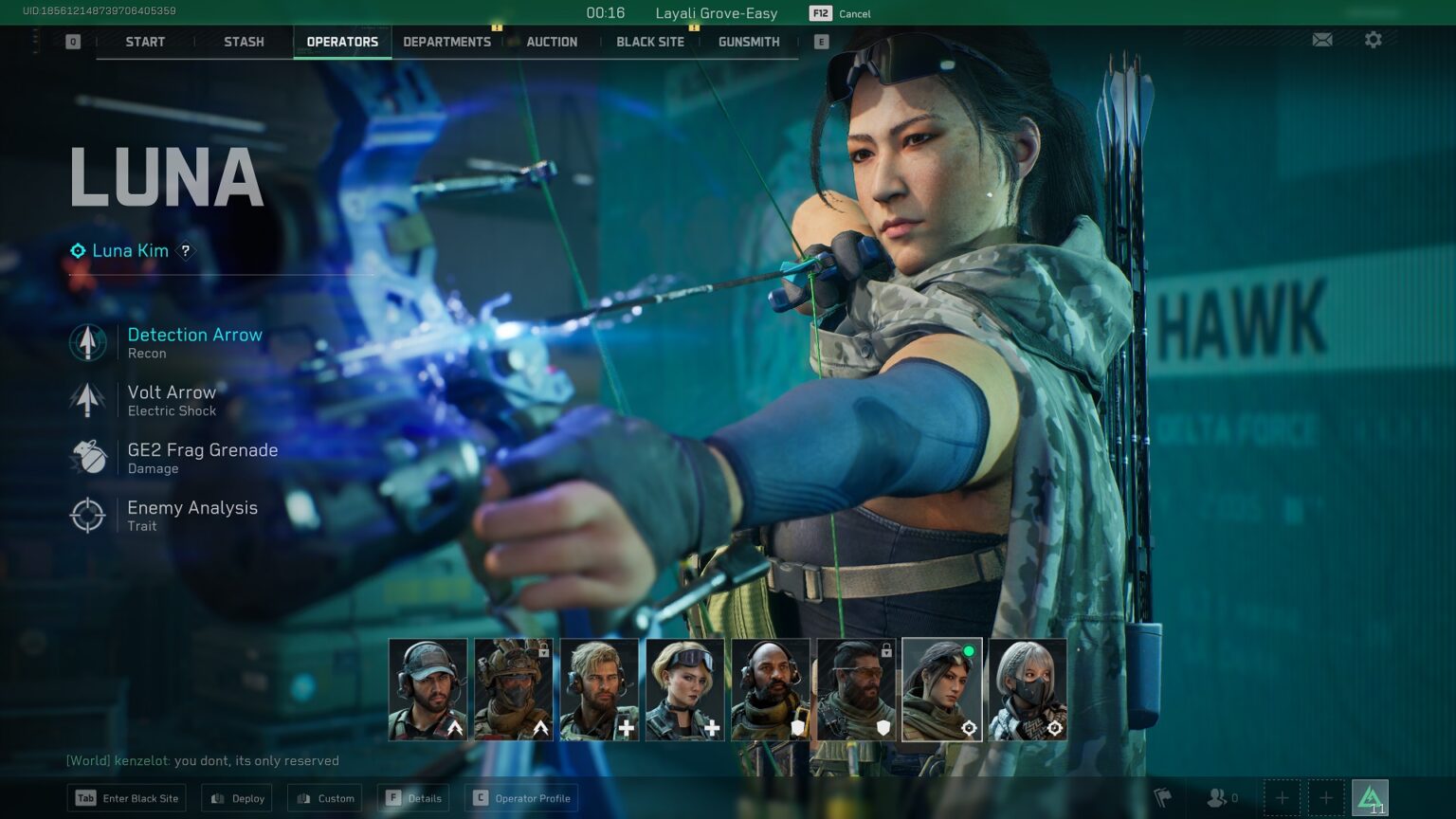Switch to the Start tab

pyautogui.click(x=145, y=42)
